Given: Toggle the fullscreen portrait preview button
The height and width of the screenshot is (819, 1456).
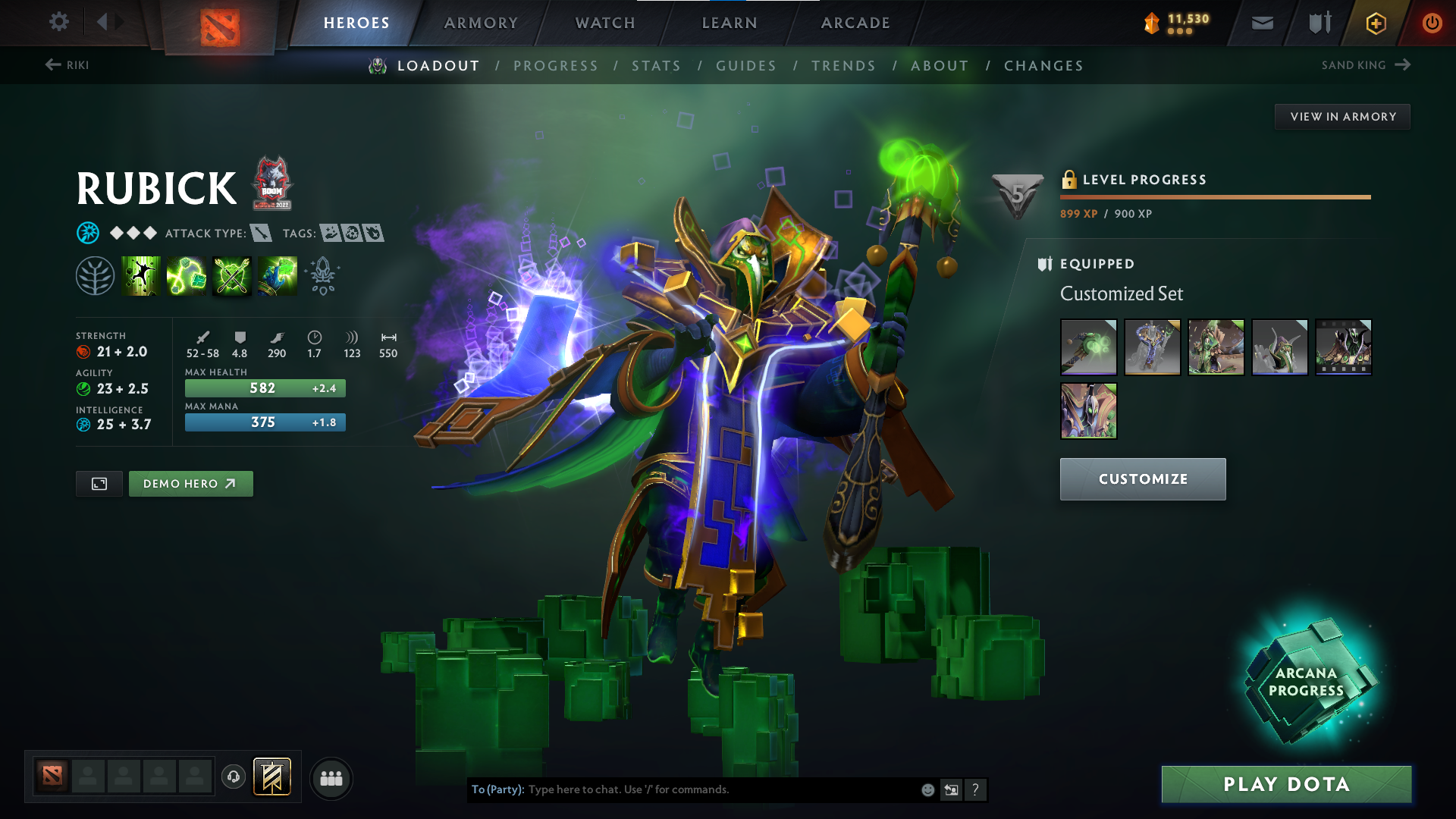Looking at the screenshot, I should [99, 483].
